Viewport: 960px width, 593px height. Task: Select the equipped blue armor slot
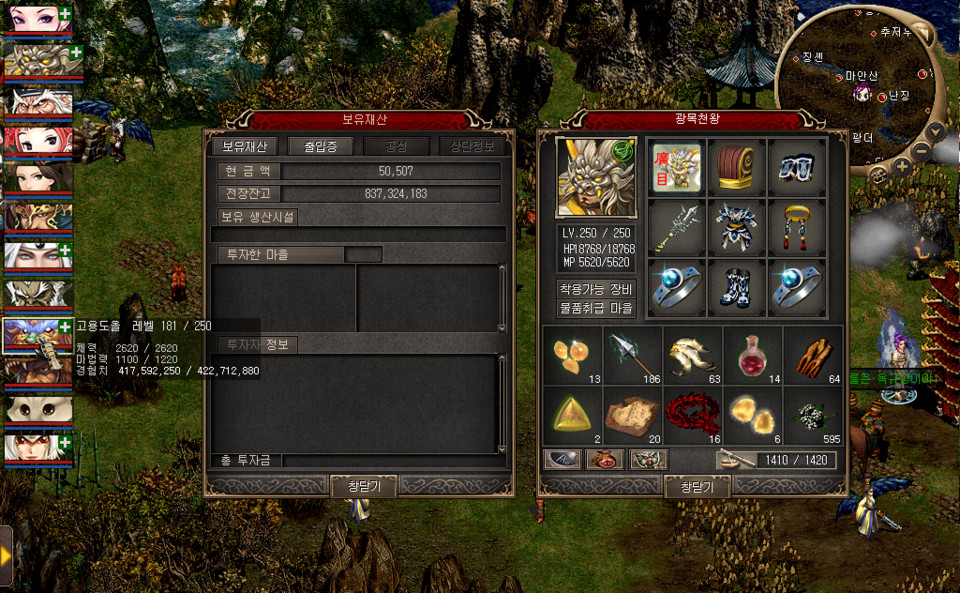(x=737, y=228)
